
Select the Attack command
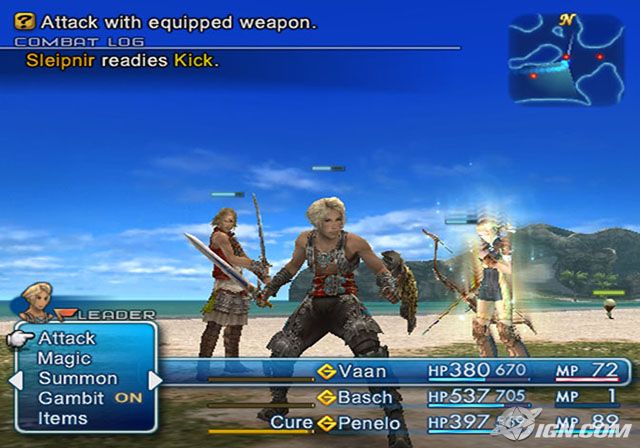66,339
